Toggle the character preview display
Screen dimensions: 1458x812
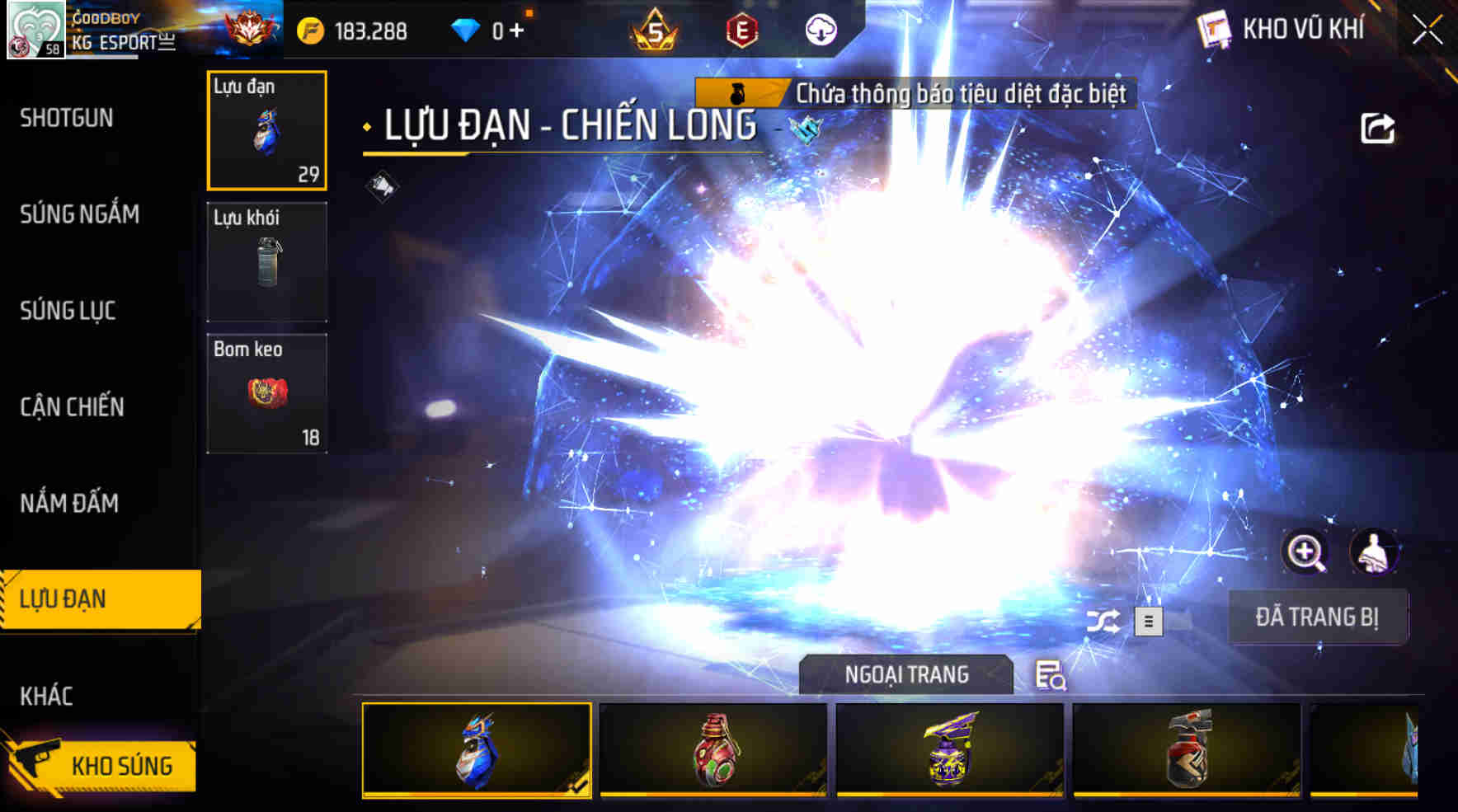[x=1376, y=551]
